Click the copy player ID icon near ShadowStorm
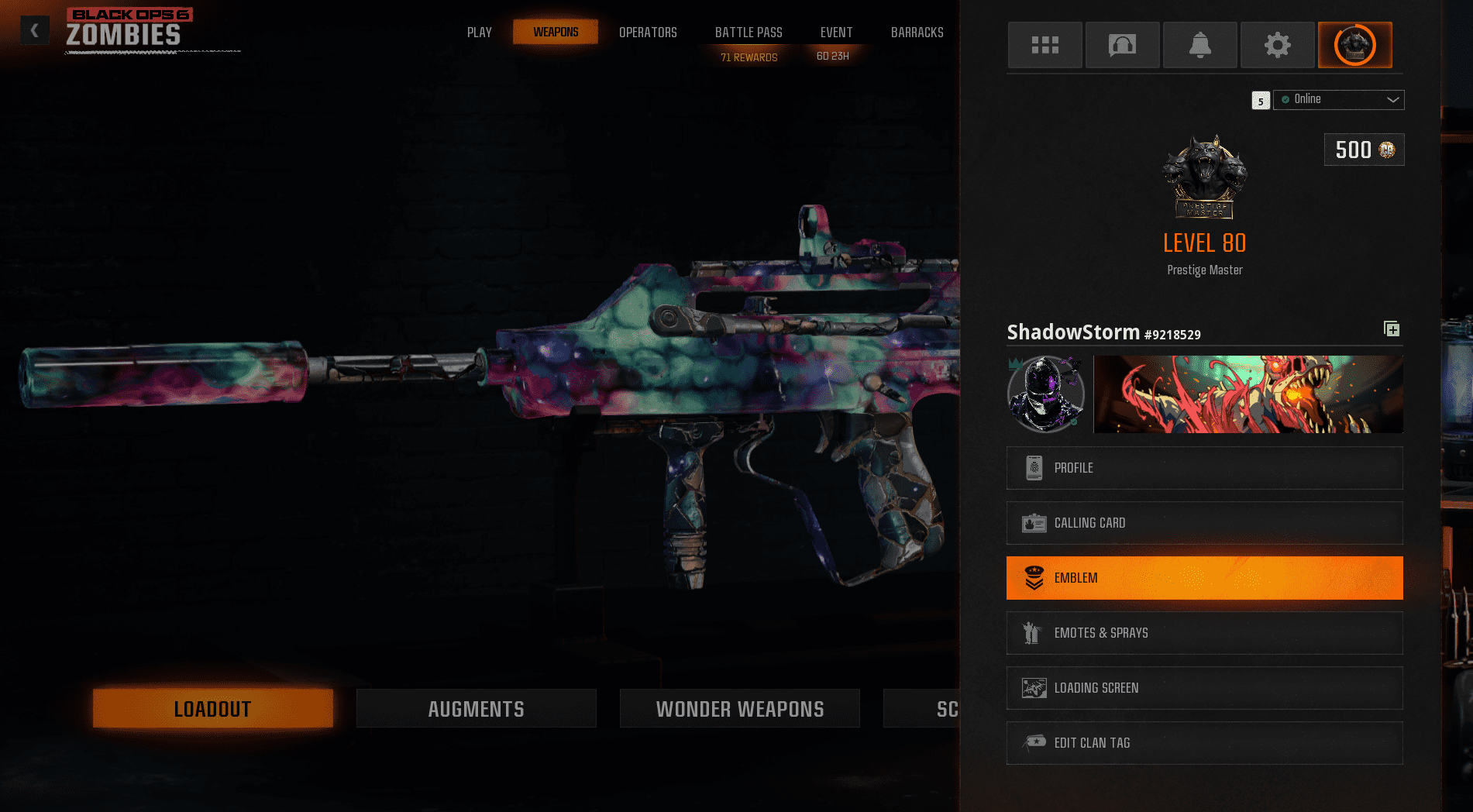The image size is (1473, 812). tap(1392, 329)
